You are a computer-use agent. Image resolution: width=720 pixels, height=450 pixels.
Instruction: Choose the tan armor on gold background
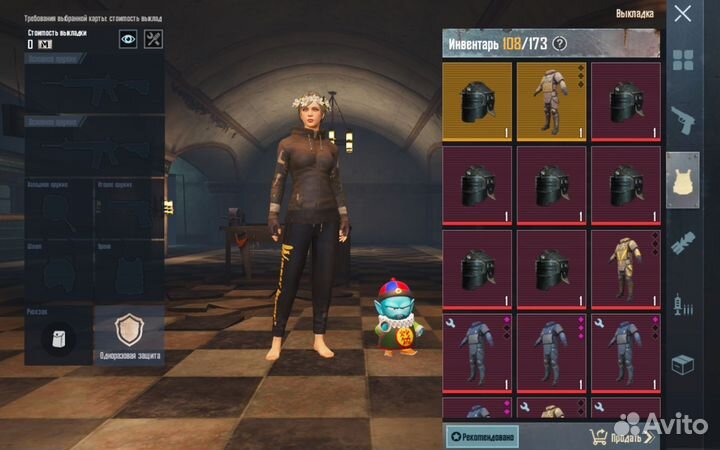[x=551, y=100]
